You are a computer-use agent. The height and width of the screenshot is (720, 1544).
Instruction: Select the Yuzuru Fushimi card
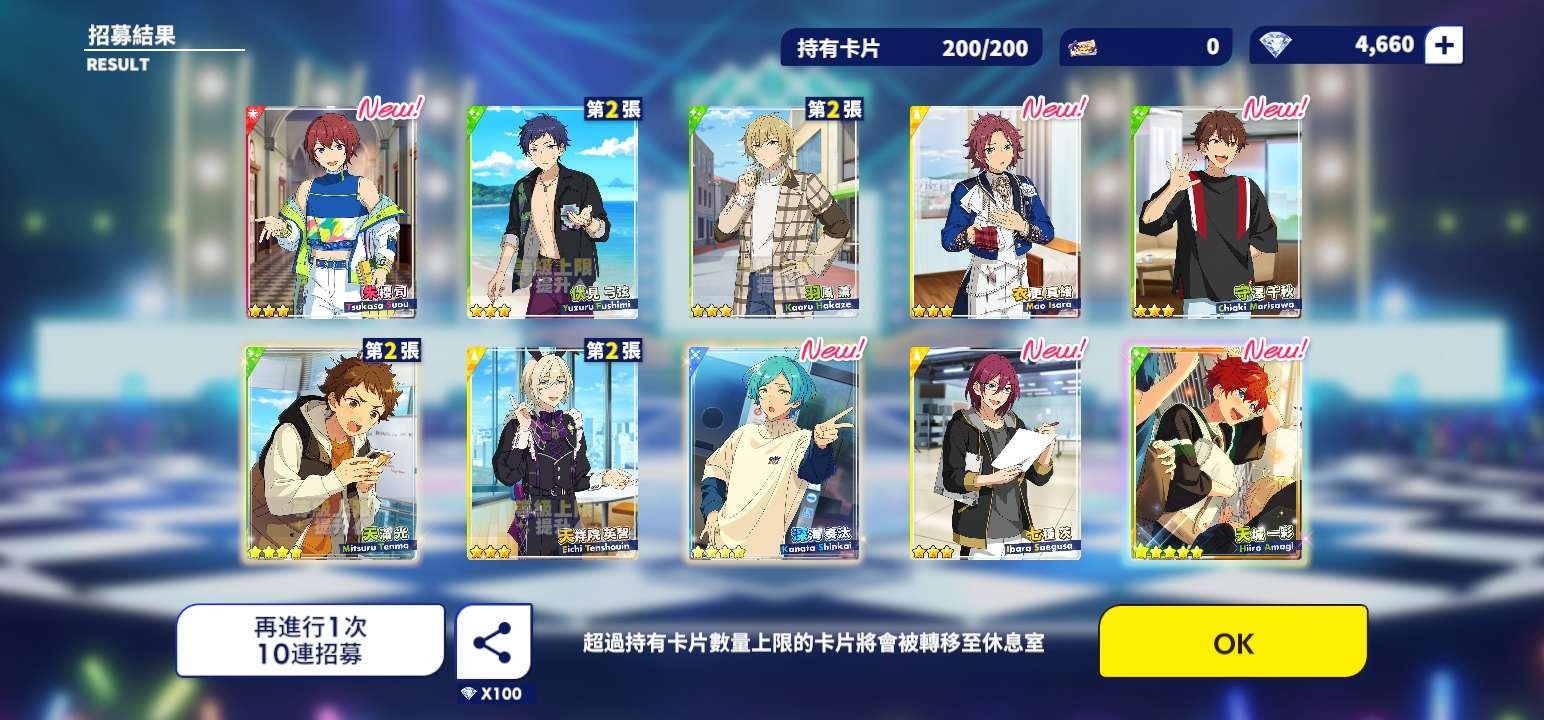coord(553,212)
